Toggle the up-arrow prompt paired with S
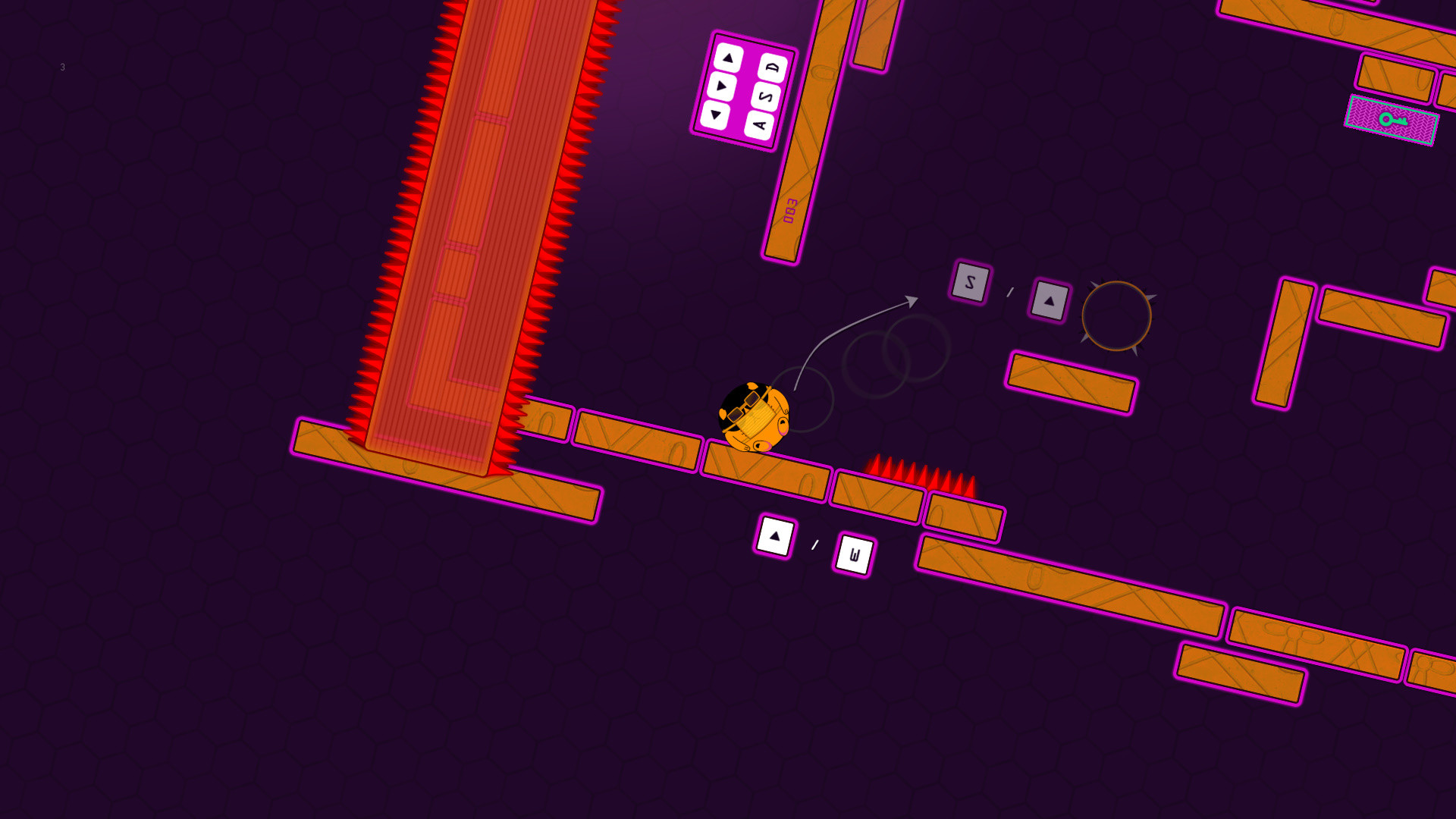The width and height of the screenshot is (1456, 819). (x=1051, y=301)
